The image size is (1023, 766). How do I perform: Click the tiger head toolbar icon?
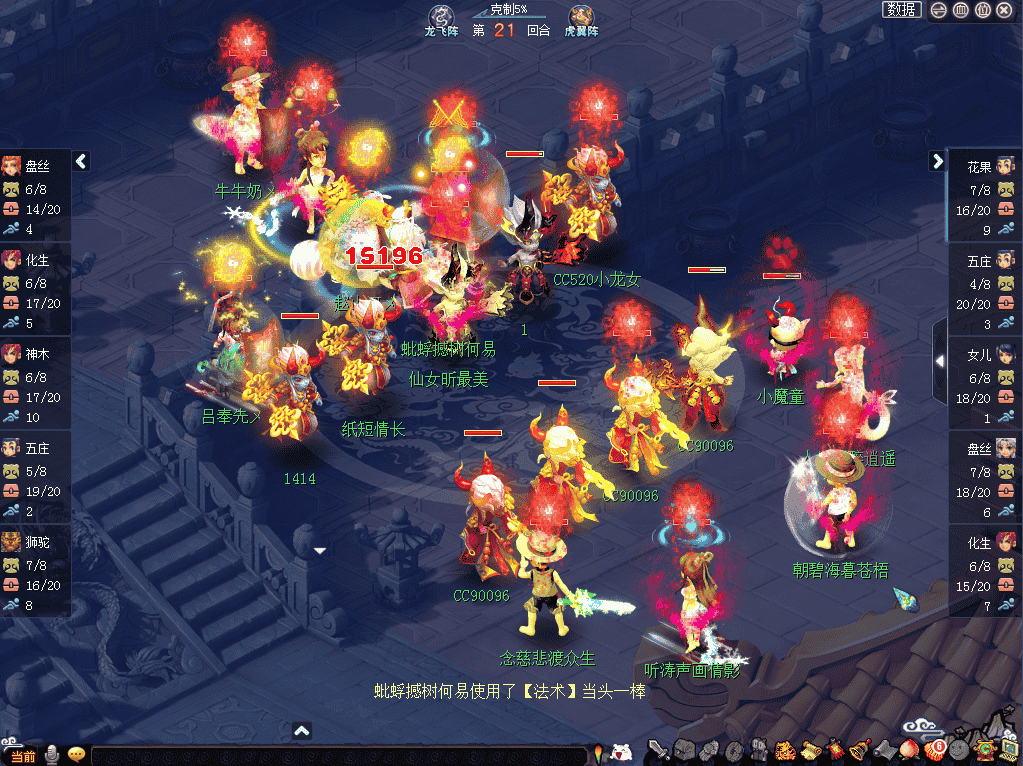tap(784, 750)
